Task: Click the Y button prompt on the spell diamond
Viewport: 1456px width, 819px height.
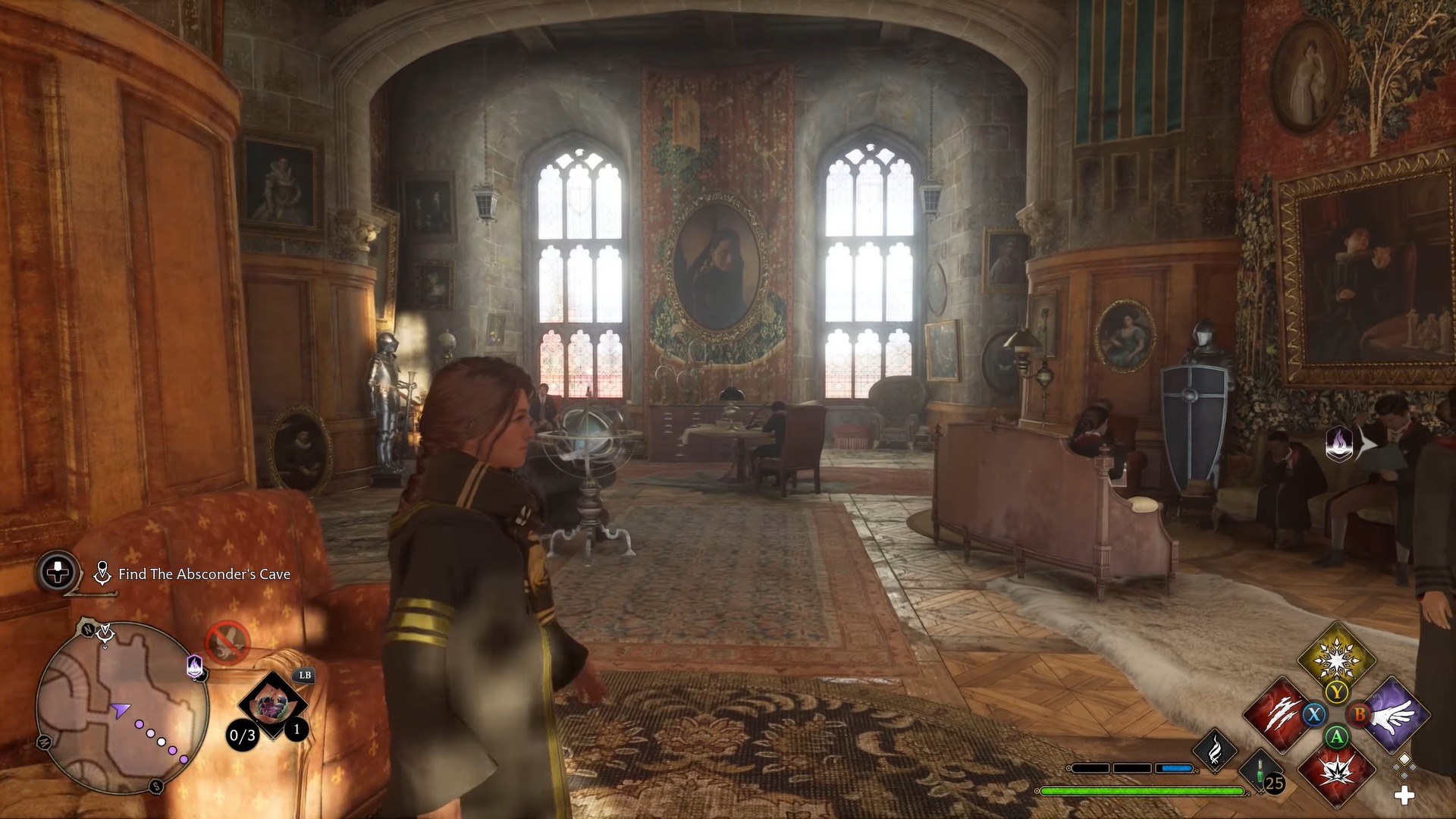Action: [x=1336, y=691]
